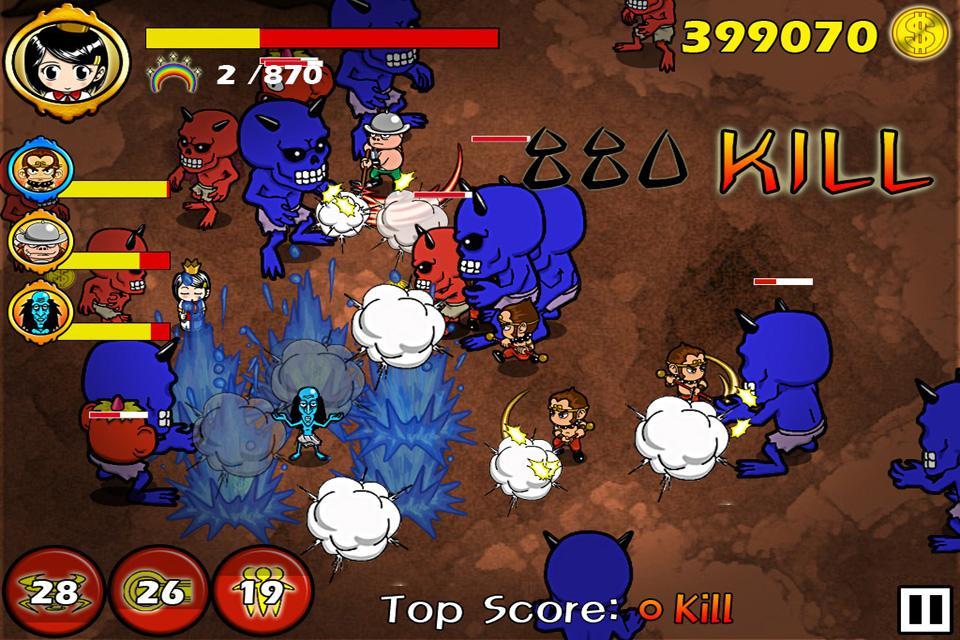Viewport: 960px width, 640px height.
Task: Activate the whirlwind skill showing 28
Action: coord(53,592)
